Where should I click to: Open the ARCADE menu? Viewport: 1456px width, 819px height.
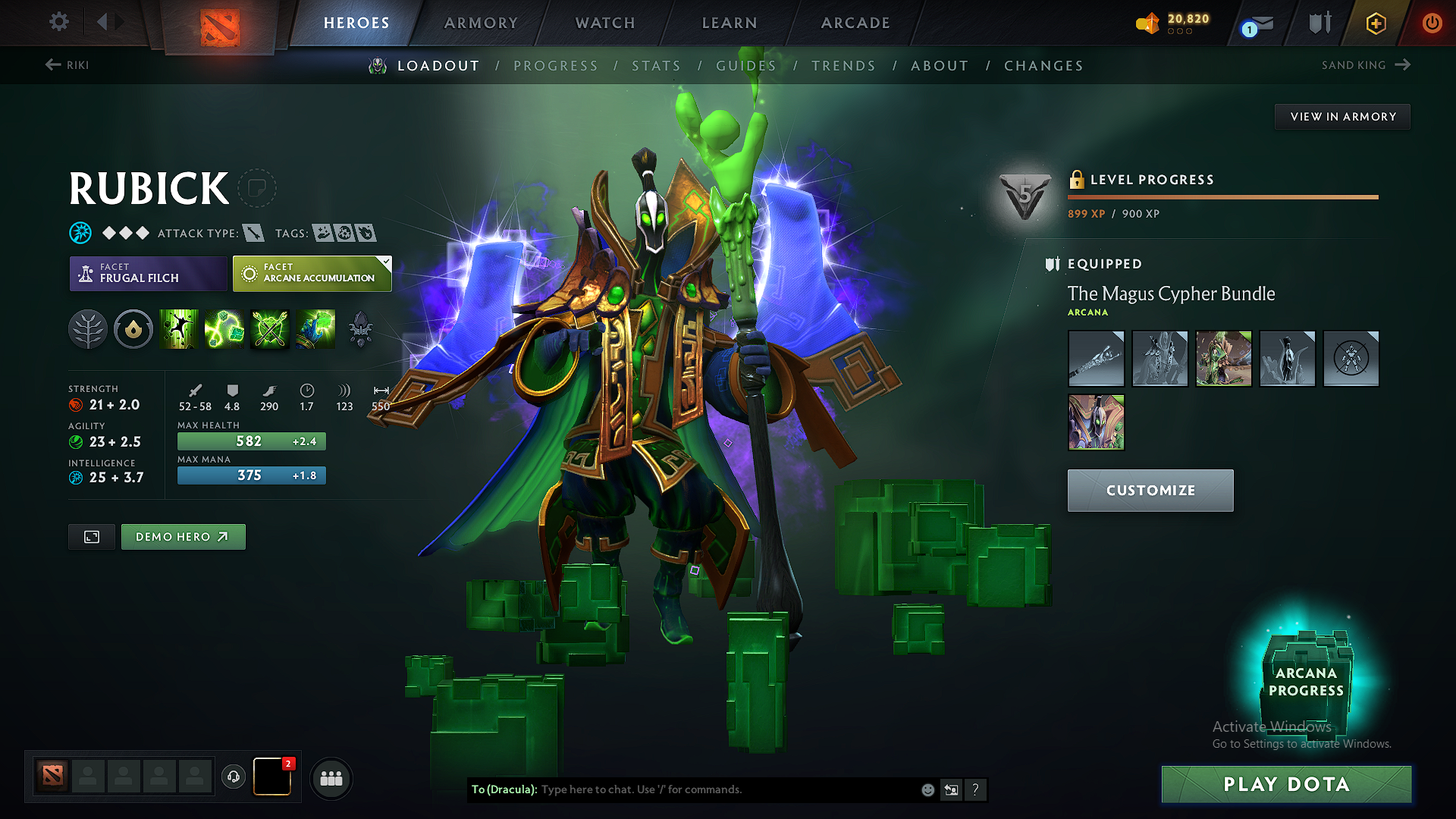click(x=855, y=23)
